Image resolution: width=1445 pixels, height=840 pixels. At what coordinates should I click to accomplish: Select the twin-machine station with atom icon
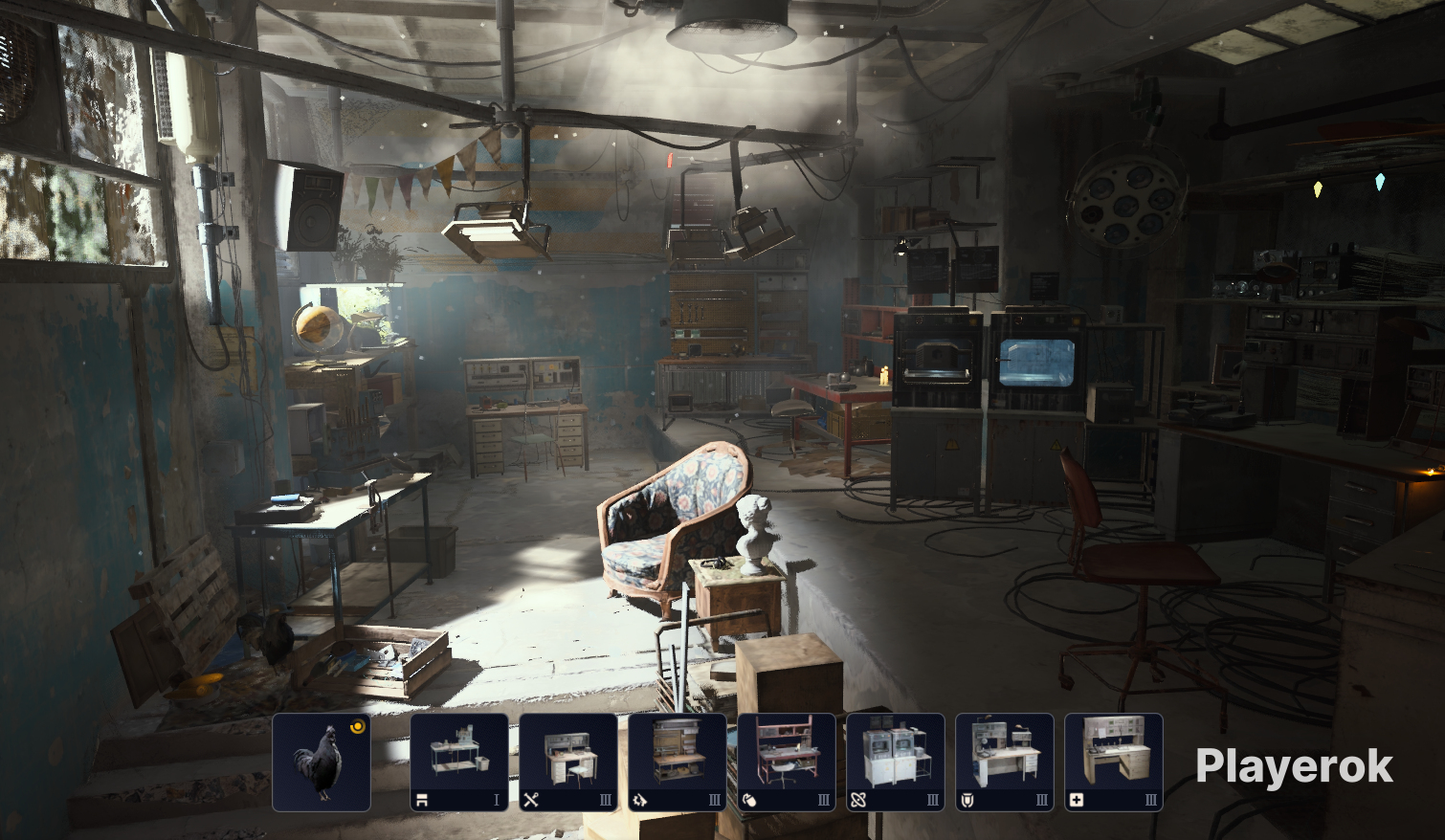point(896,763)
